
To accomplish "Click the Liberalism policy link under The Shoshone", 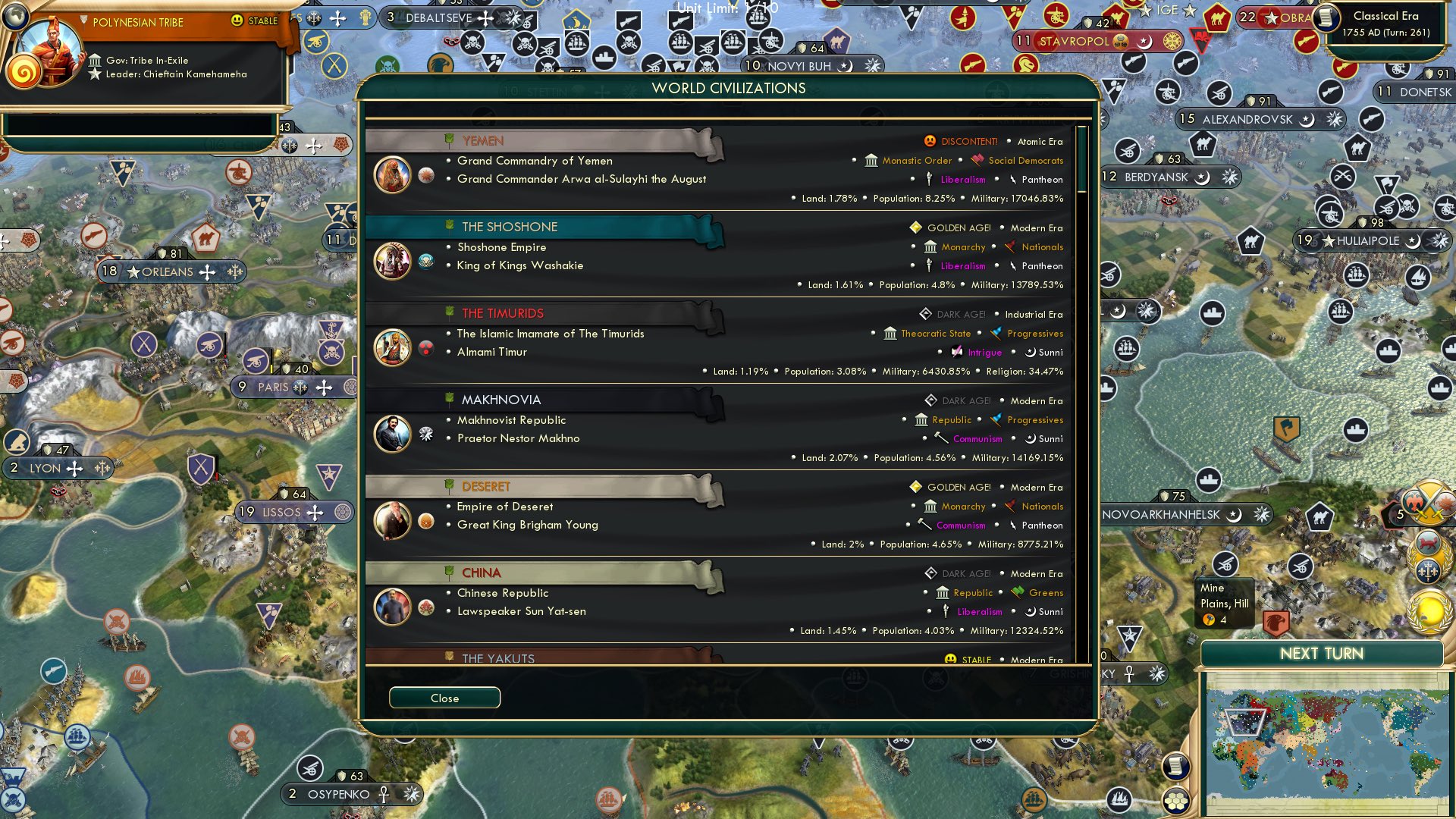I will (x=962, y=266).
